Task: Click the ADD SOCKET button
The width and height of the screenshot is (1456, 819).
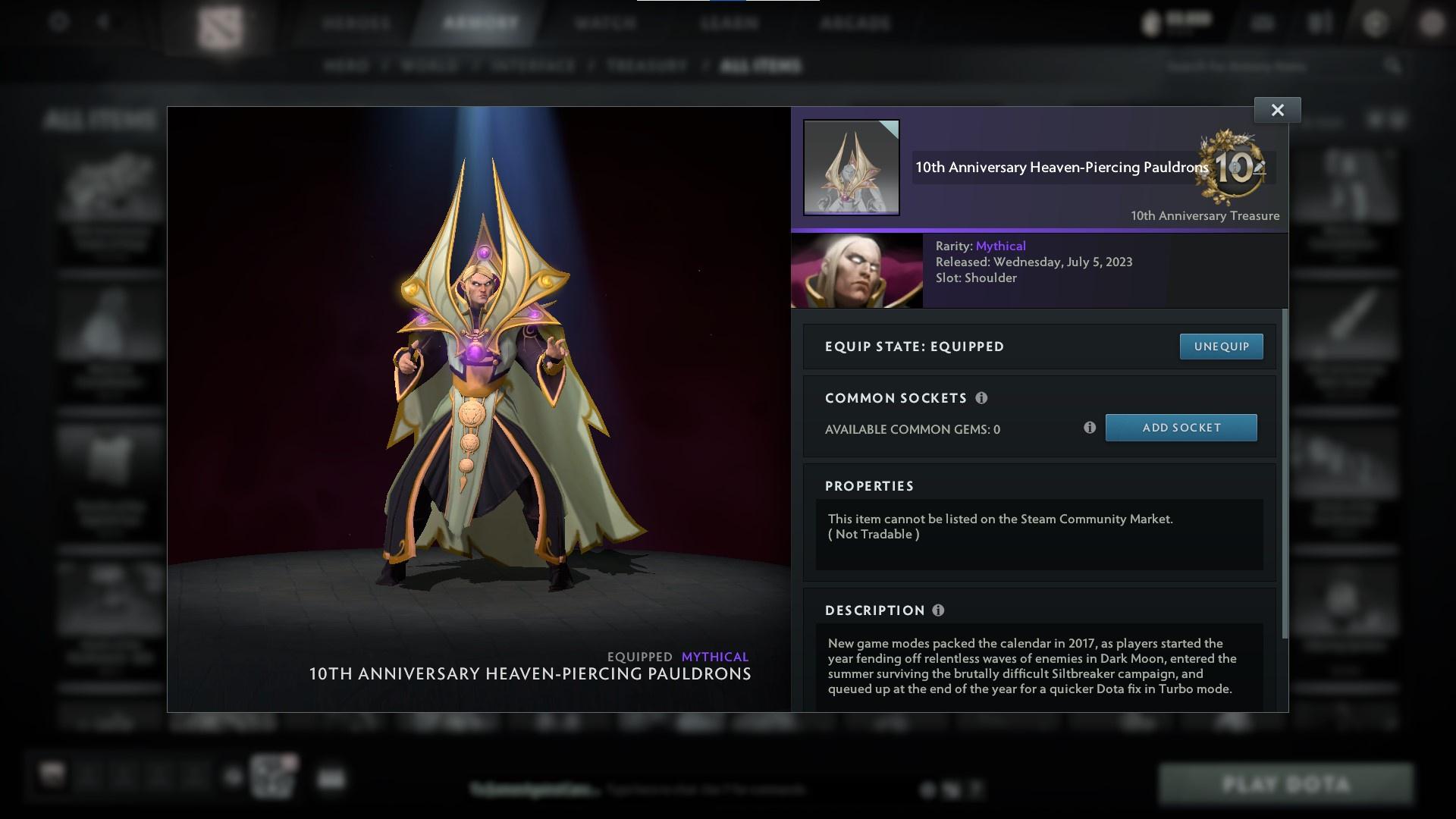Action: [1181, 427]
